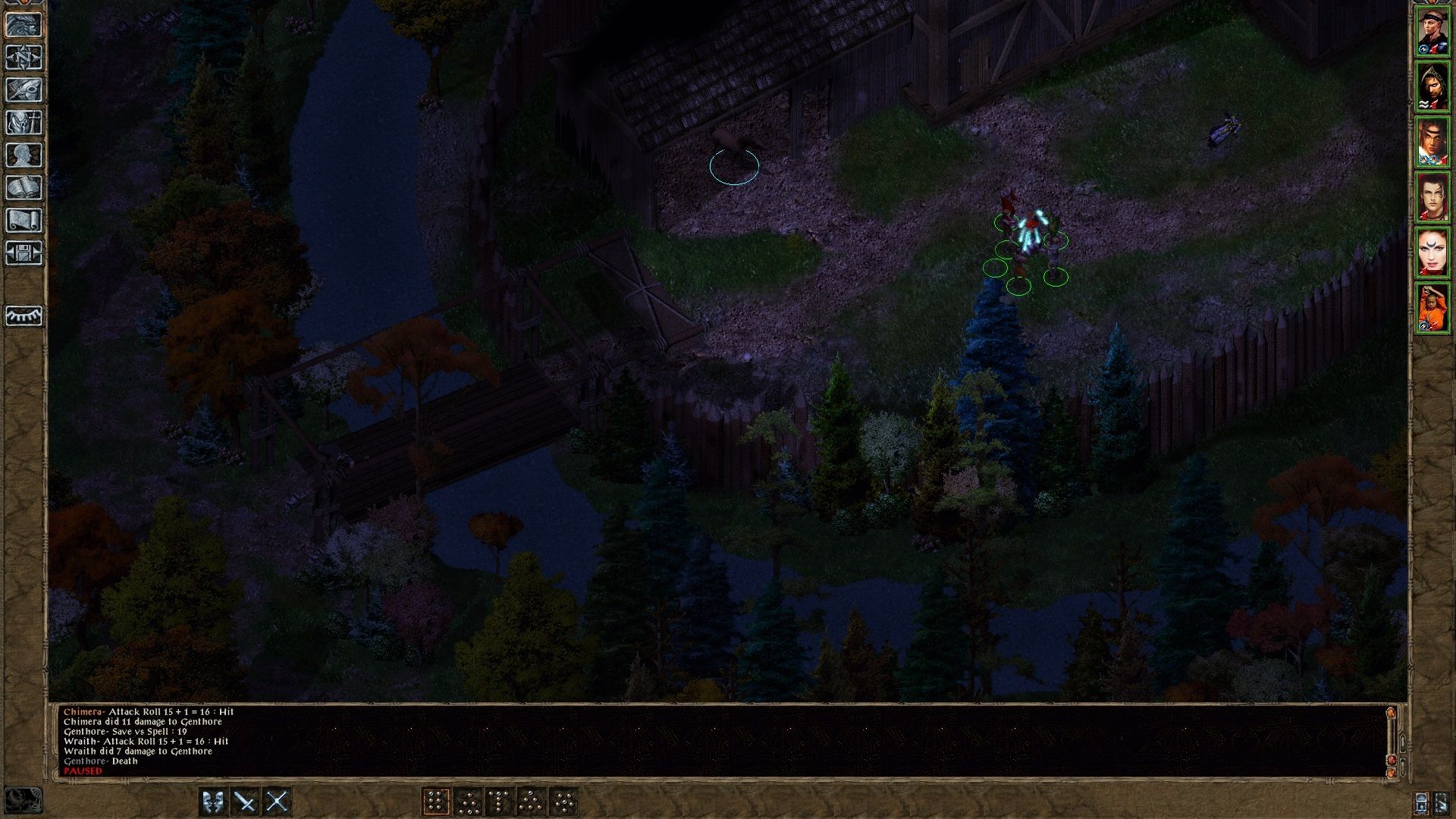The image size is (1456, 819).
Task: Choose the highlighted two-column party formation
Action: [436, 802]
